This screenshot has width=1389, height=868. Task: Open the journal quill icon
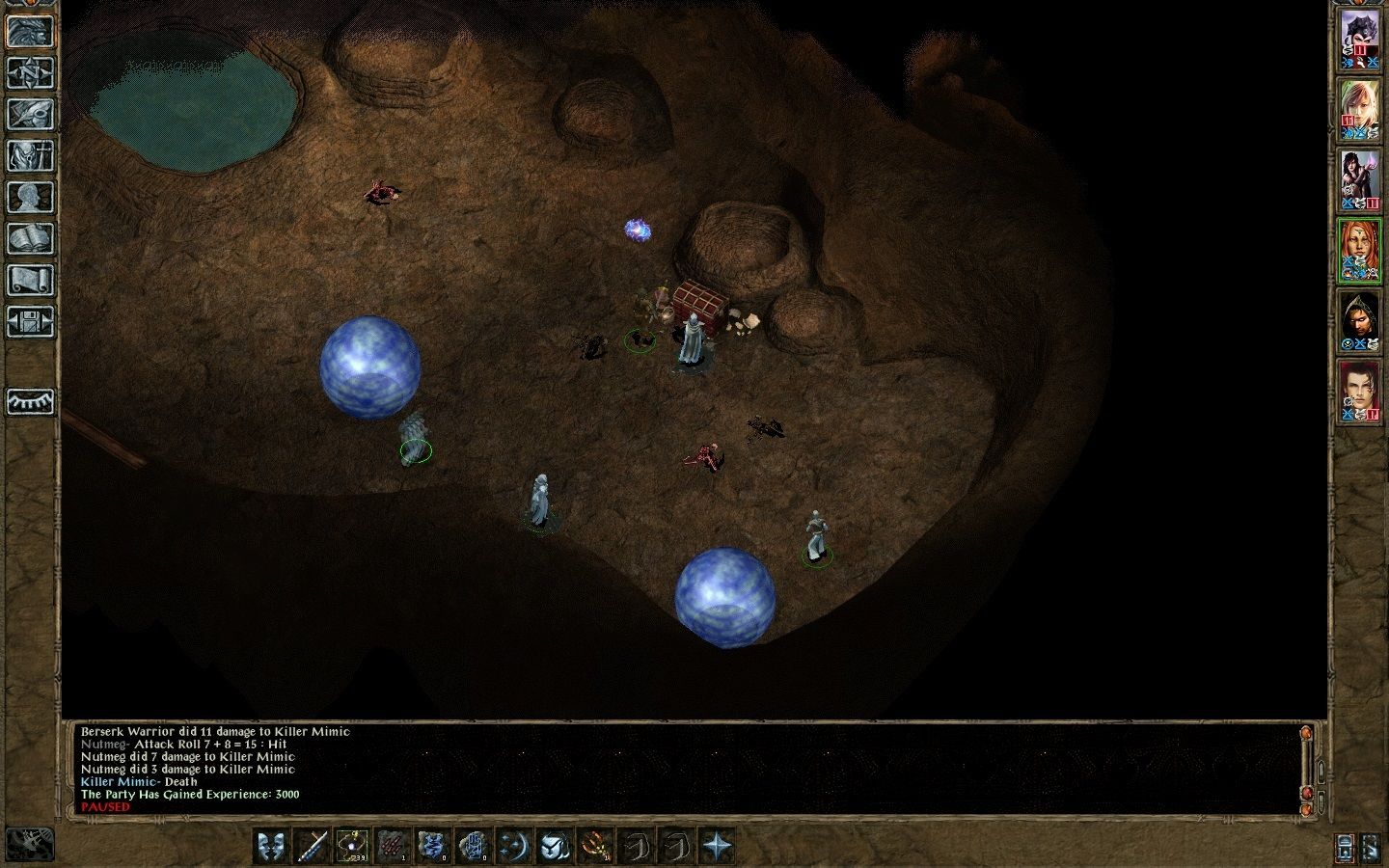tap(30, 114)
